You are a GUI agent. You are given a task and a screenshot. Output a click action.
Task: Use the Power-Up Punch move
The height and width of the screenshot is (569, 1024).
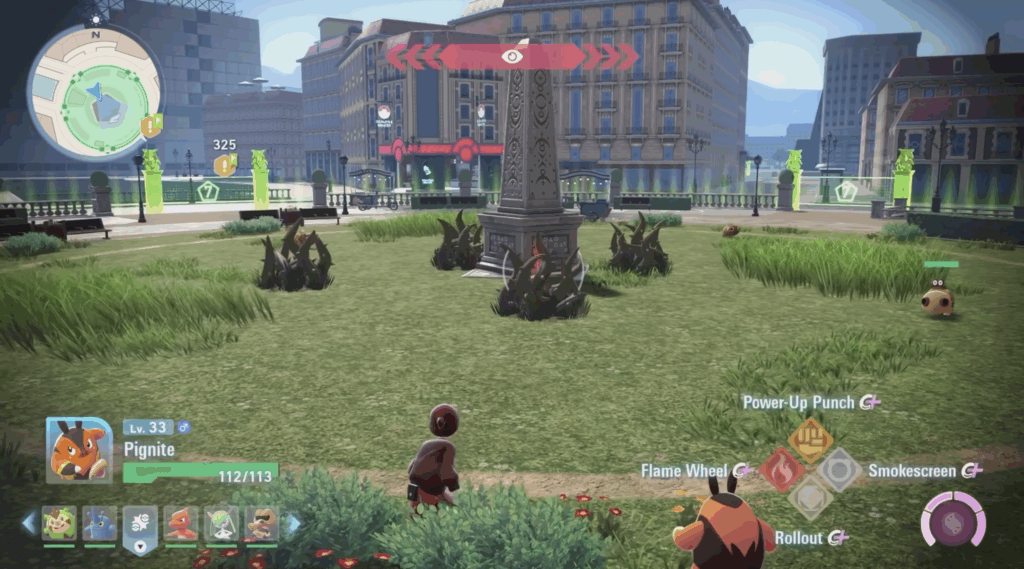click(x=810, y=439)
